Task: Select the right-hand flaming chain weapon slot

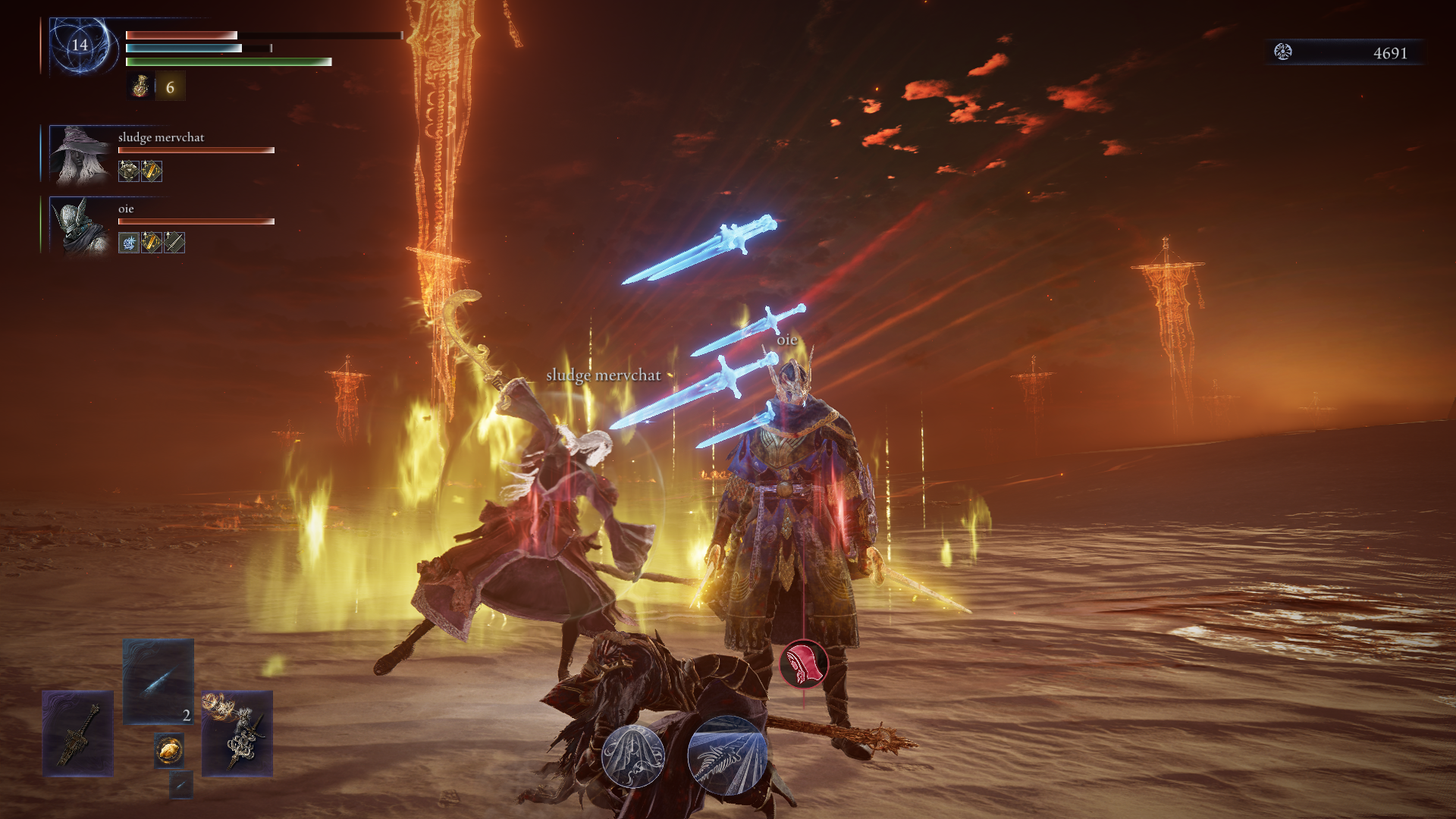Action: [237, 733]
